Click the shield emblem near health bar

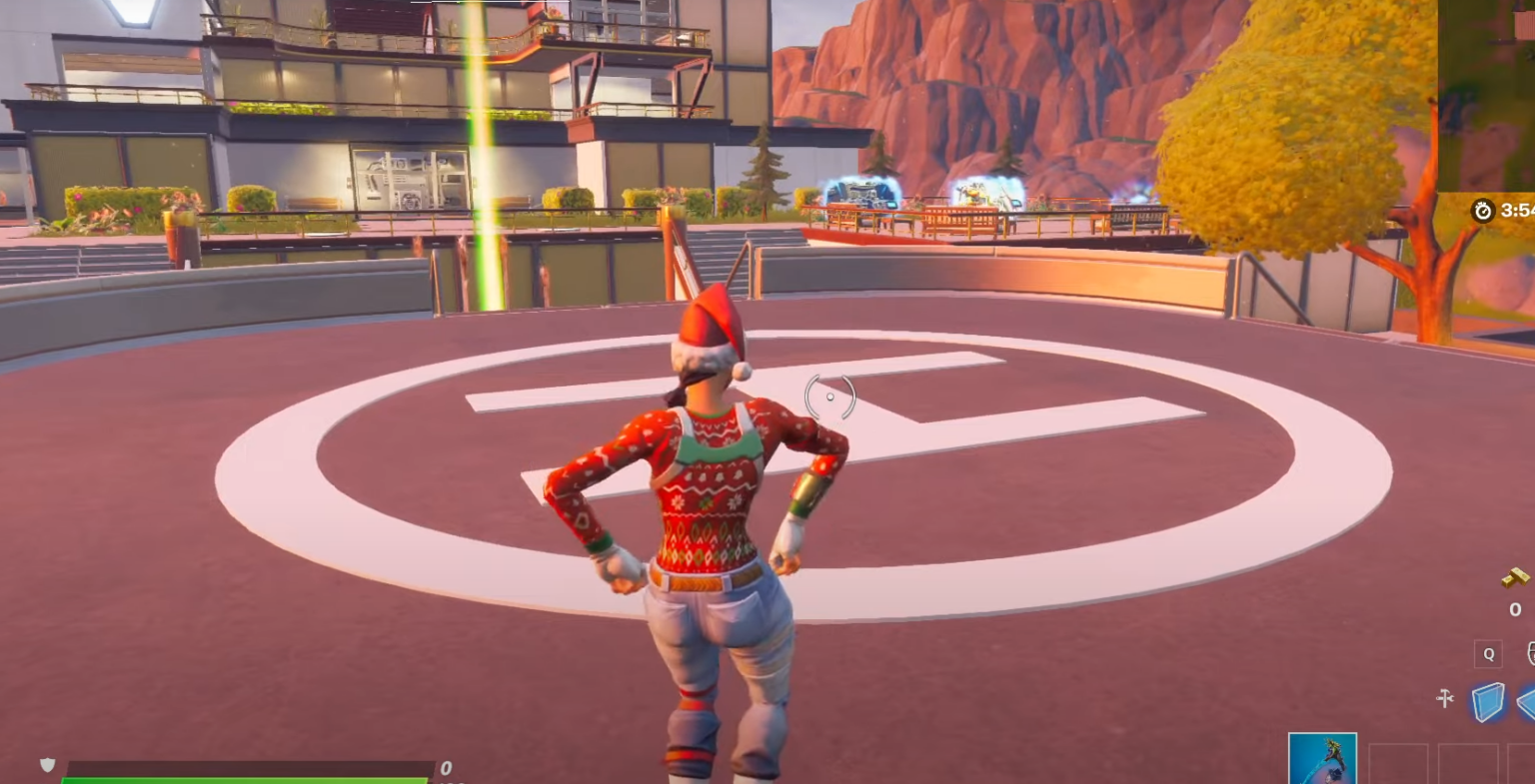pyautogui.click(x=47, y=764)
